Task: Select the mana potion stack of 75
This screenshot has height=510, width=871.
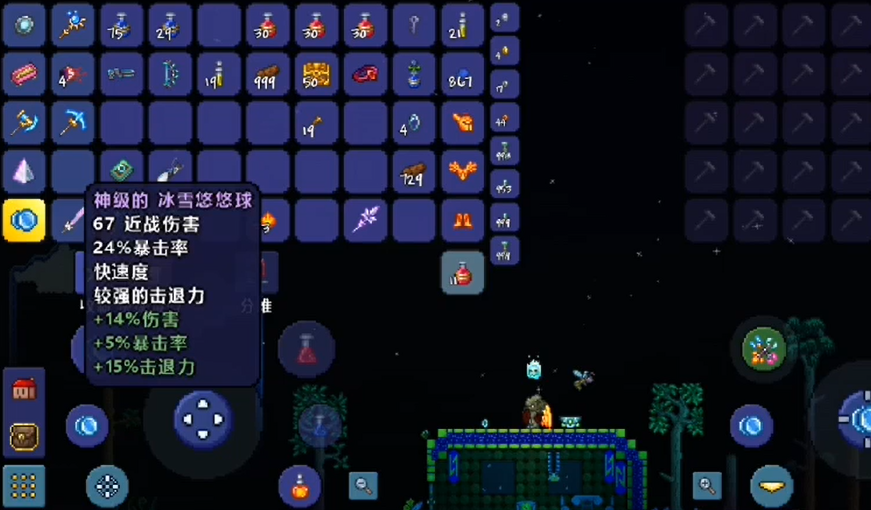Action: [x=121, y=25]
